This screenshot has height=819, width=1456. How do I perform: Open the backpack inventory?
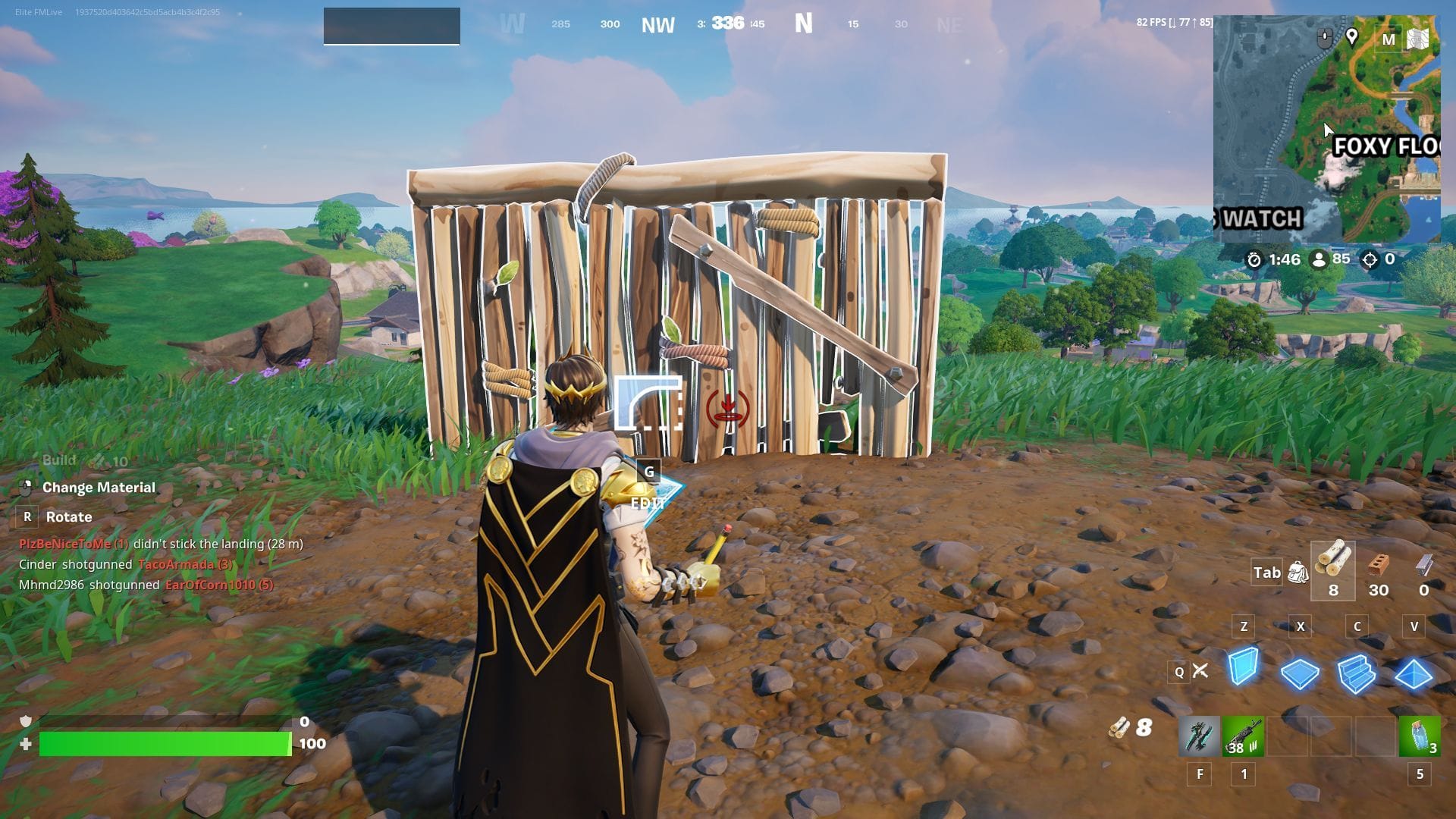[x=1298, y=572]
